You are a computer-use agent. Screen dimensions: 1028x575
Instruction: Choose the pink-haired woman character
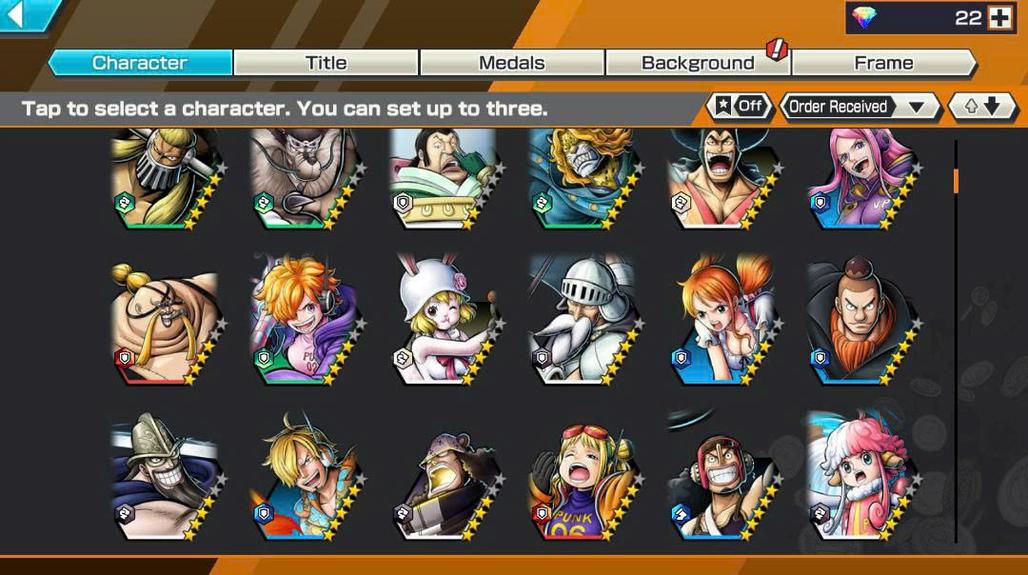coord(861,178)
